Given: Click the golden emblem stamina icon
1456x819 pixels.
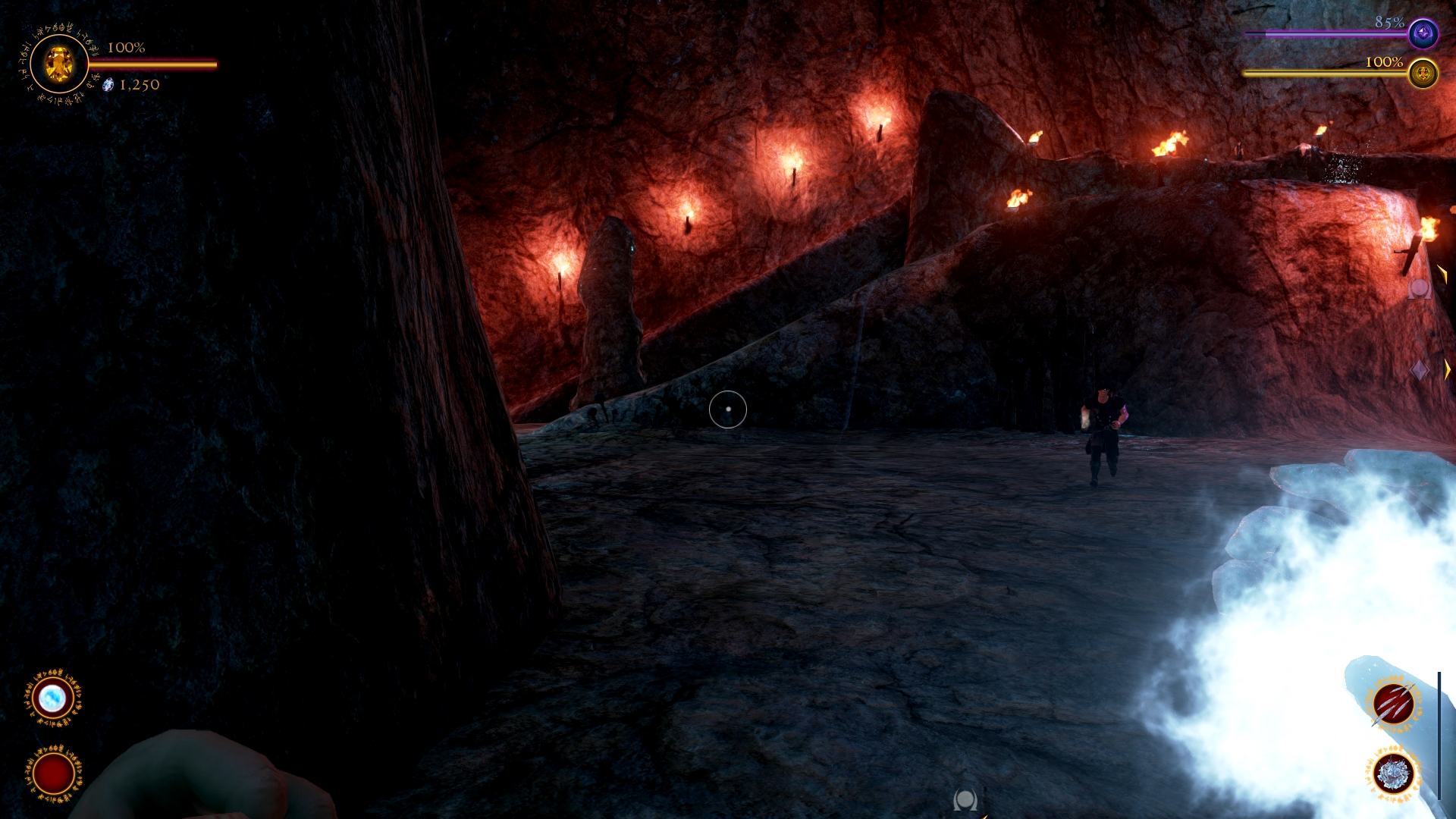Looking at the screenshot, I should coord(1423,74).
